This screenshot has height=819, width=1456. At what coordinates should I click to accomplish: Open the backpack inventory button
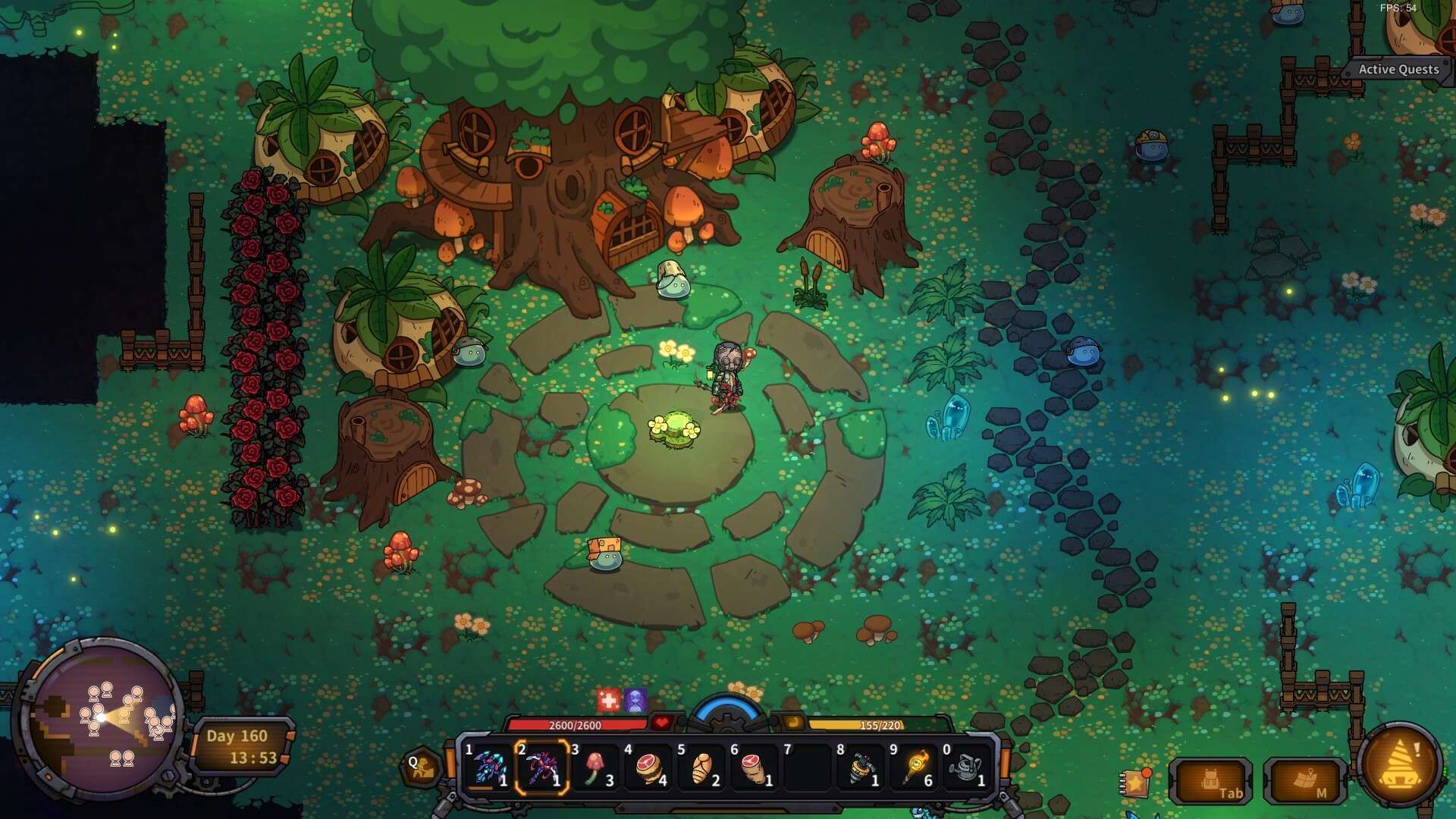(x=1211, y=781)
